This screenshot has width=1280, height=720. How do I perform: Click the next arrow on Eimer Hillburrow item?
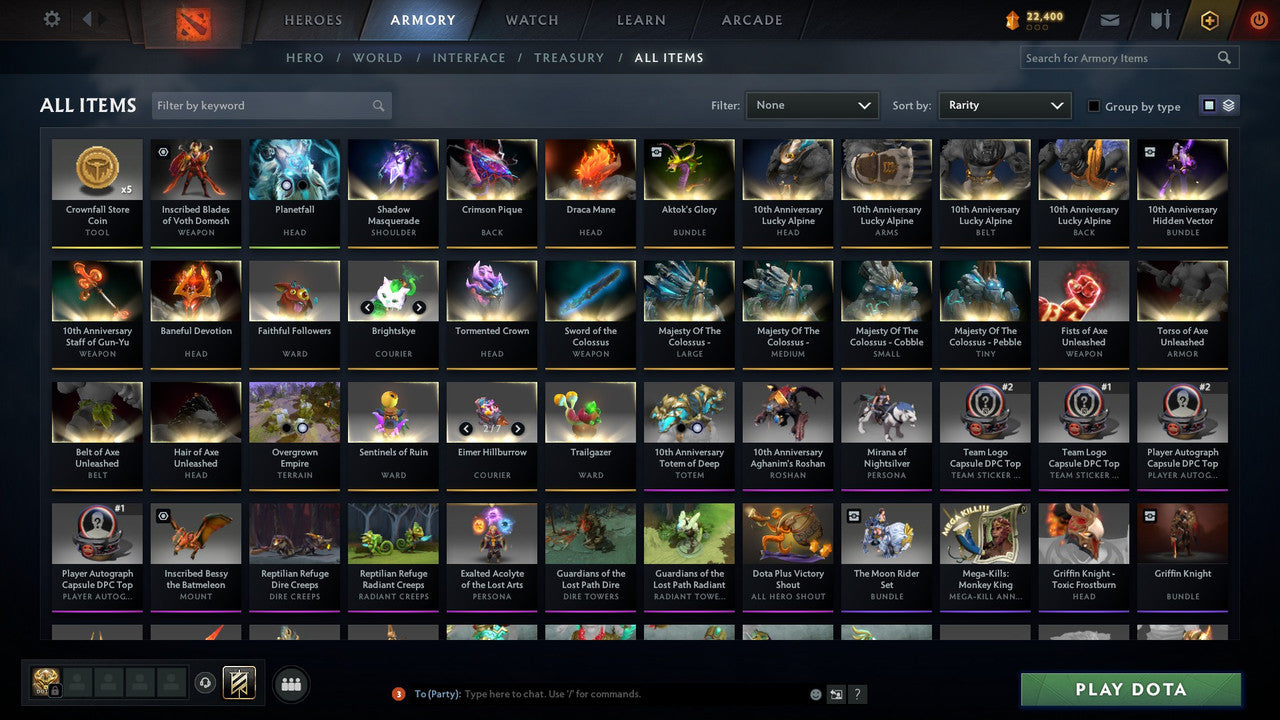[518, 428]
